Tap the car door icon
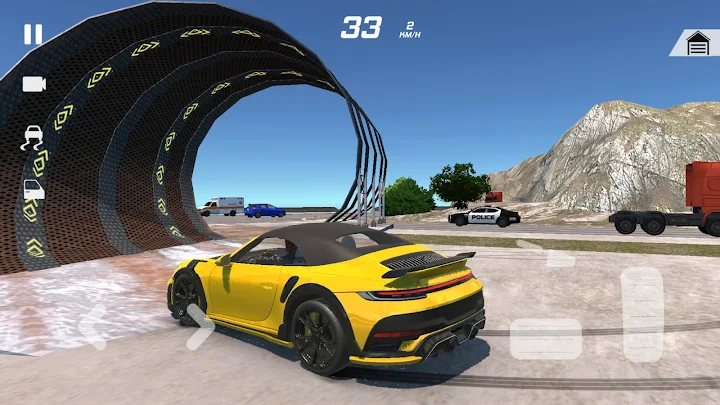 pyautogui.click(x=33, y=189)
